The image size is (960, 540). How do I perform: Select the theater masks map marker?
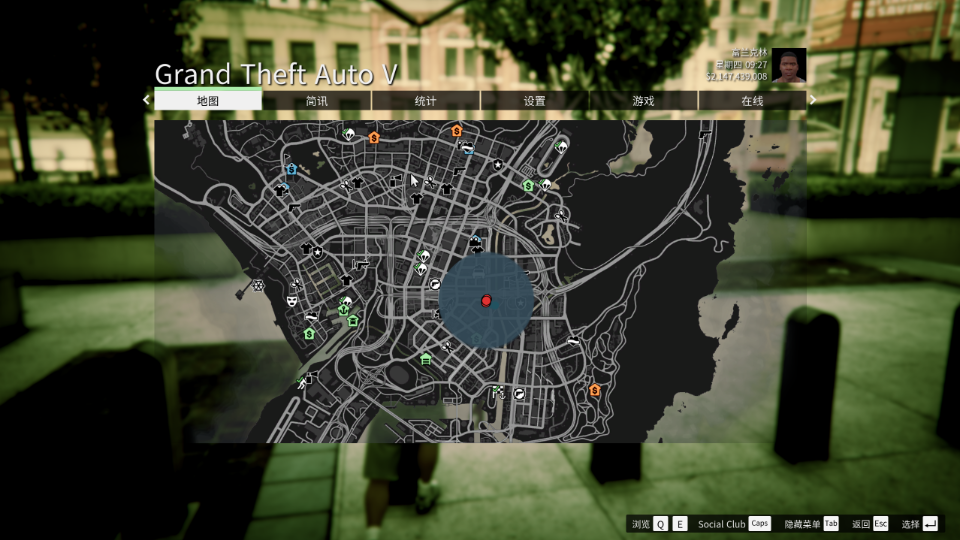pyautogui.click(x=292, y=299)
